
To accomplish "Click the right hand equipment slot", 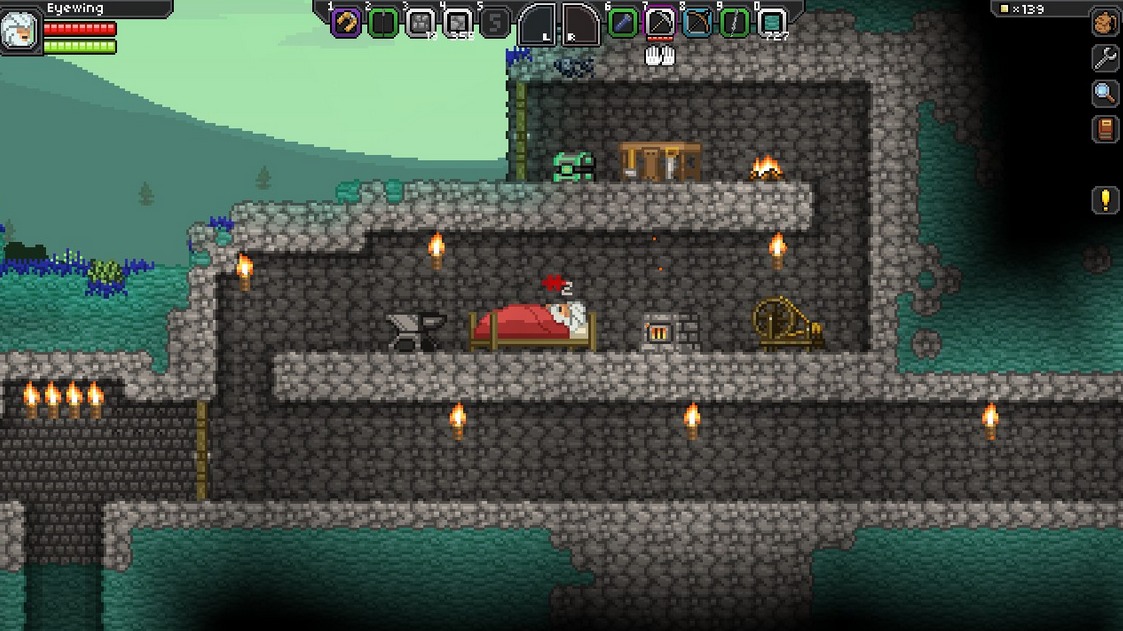I will pos(580,24).
